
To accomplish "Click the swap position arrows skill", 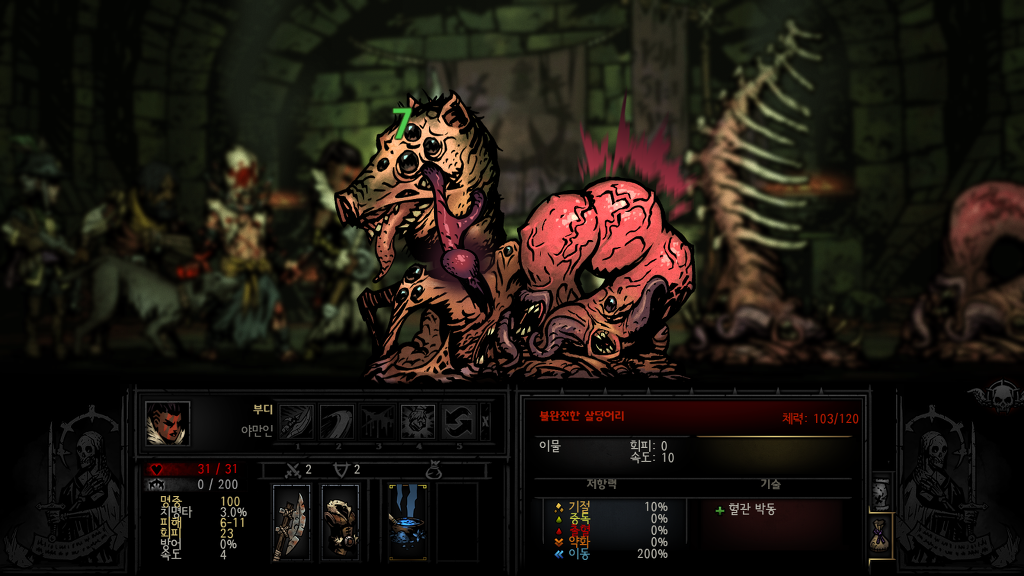I will click(458, 421).
